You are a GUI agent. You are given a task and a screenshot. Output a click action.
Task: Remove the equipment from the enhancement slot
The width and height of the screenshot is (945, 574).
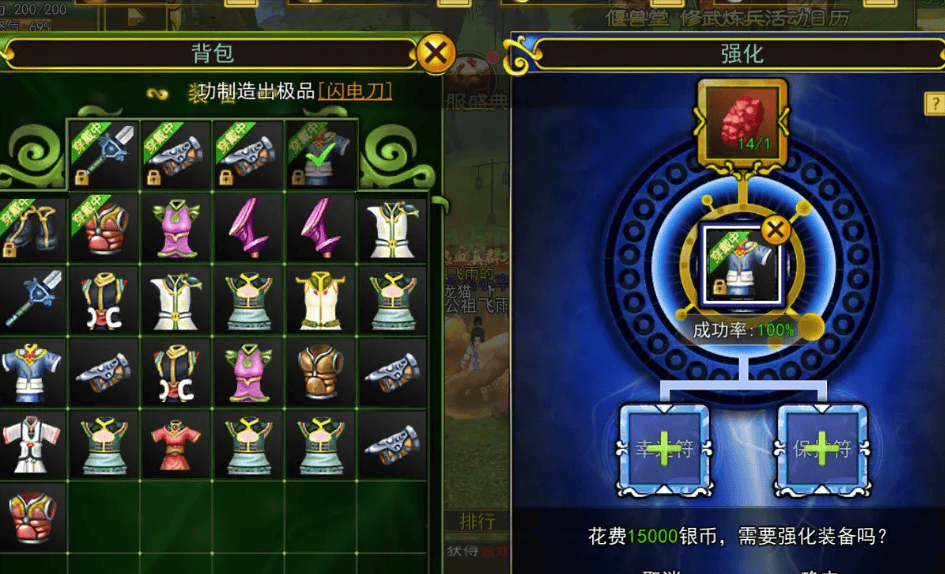click(775, 231)
